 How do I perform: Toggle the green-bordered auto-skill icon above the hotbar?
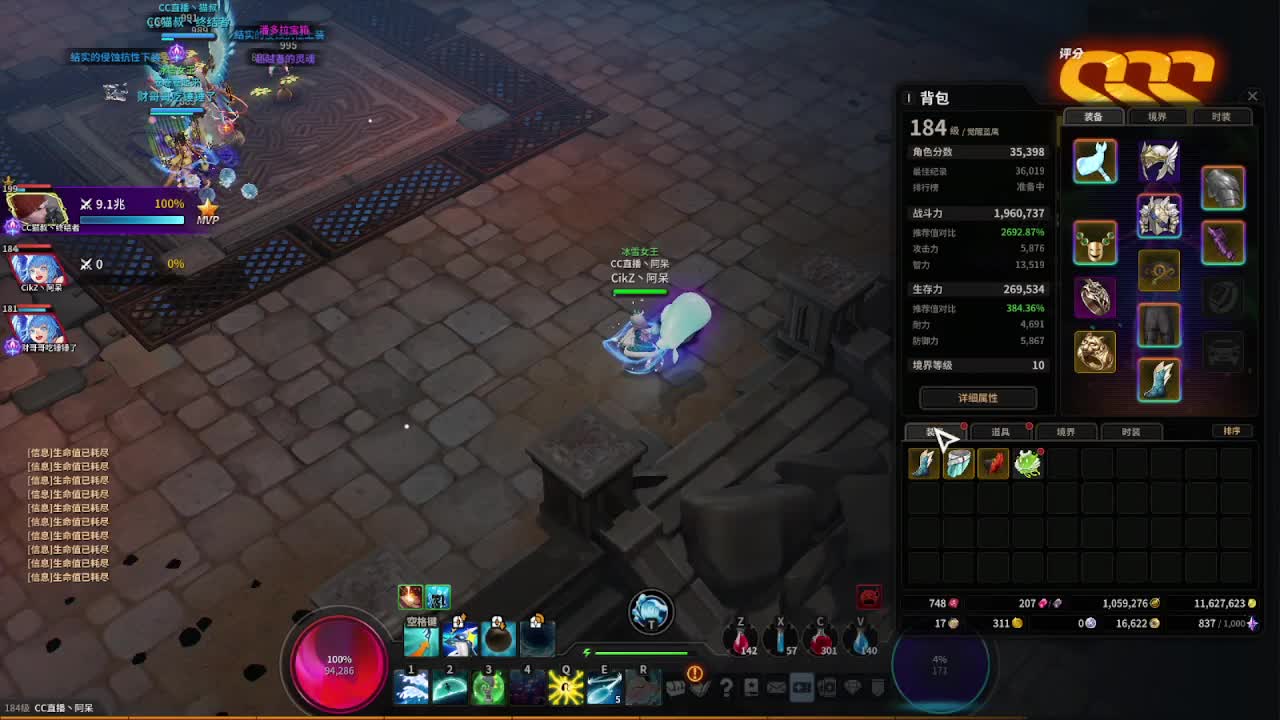[x=437, y=596]
